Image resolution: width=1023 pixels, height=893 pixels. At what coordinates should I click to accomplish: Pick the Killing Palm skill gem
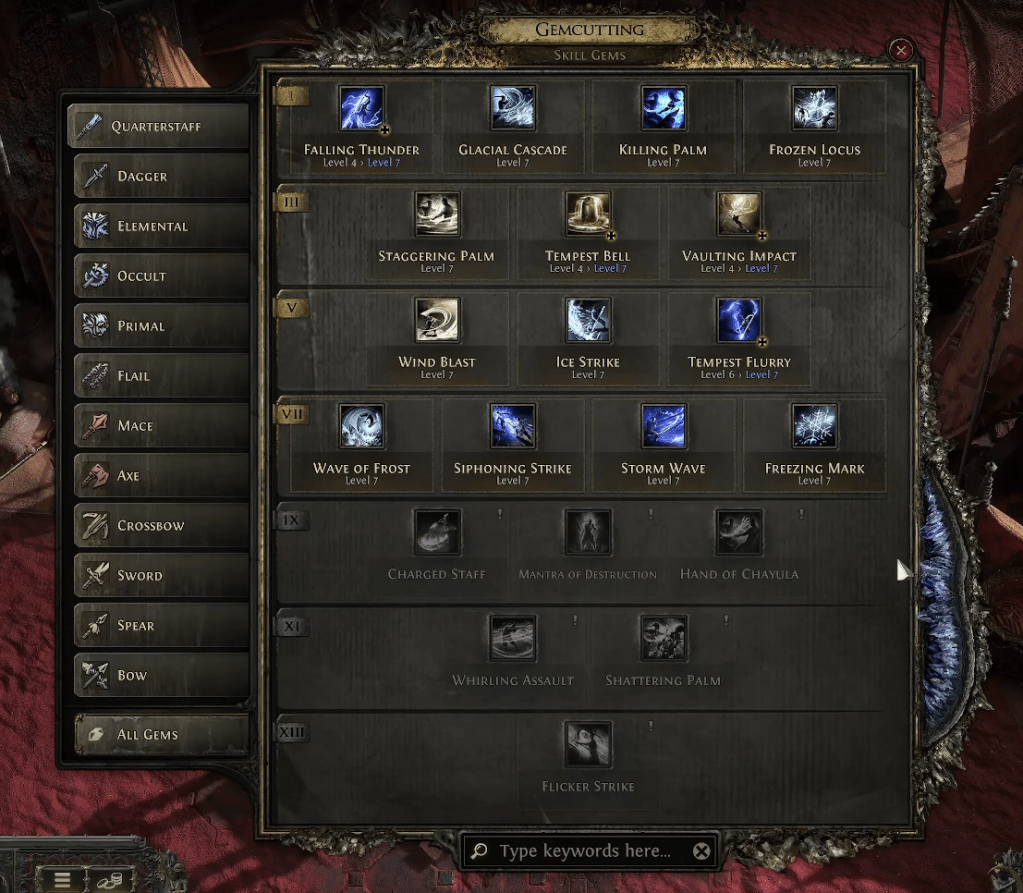(663, 108)
